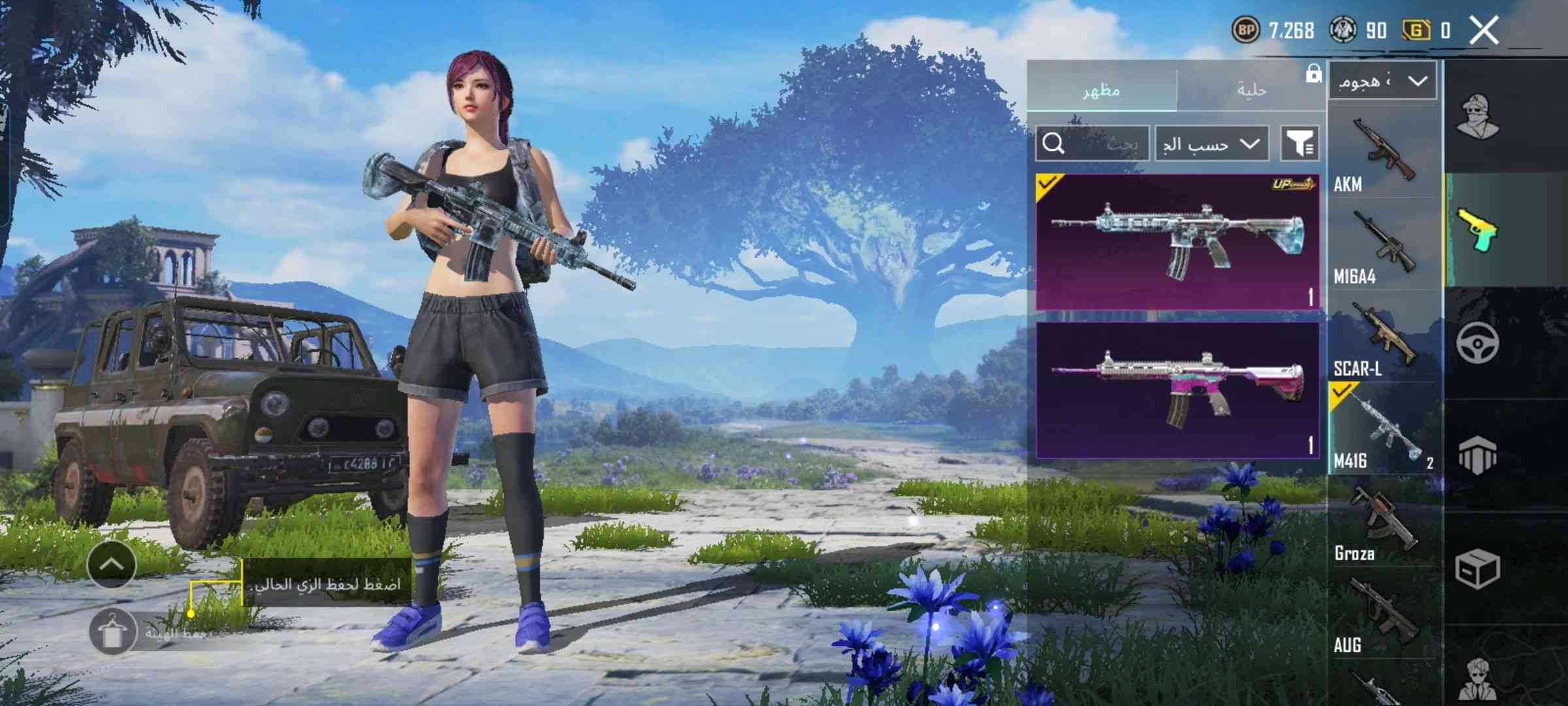Screen dimensions: 1568x706
Task: Open the حسب sort-by dropdown
Action: [x=1211, y=143]
